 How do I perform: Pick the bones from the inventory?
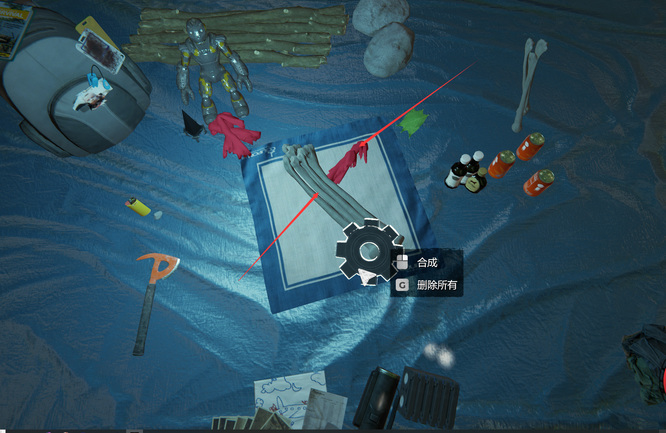click(529, 82)
